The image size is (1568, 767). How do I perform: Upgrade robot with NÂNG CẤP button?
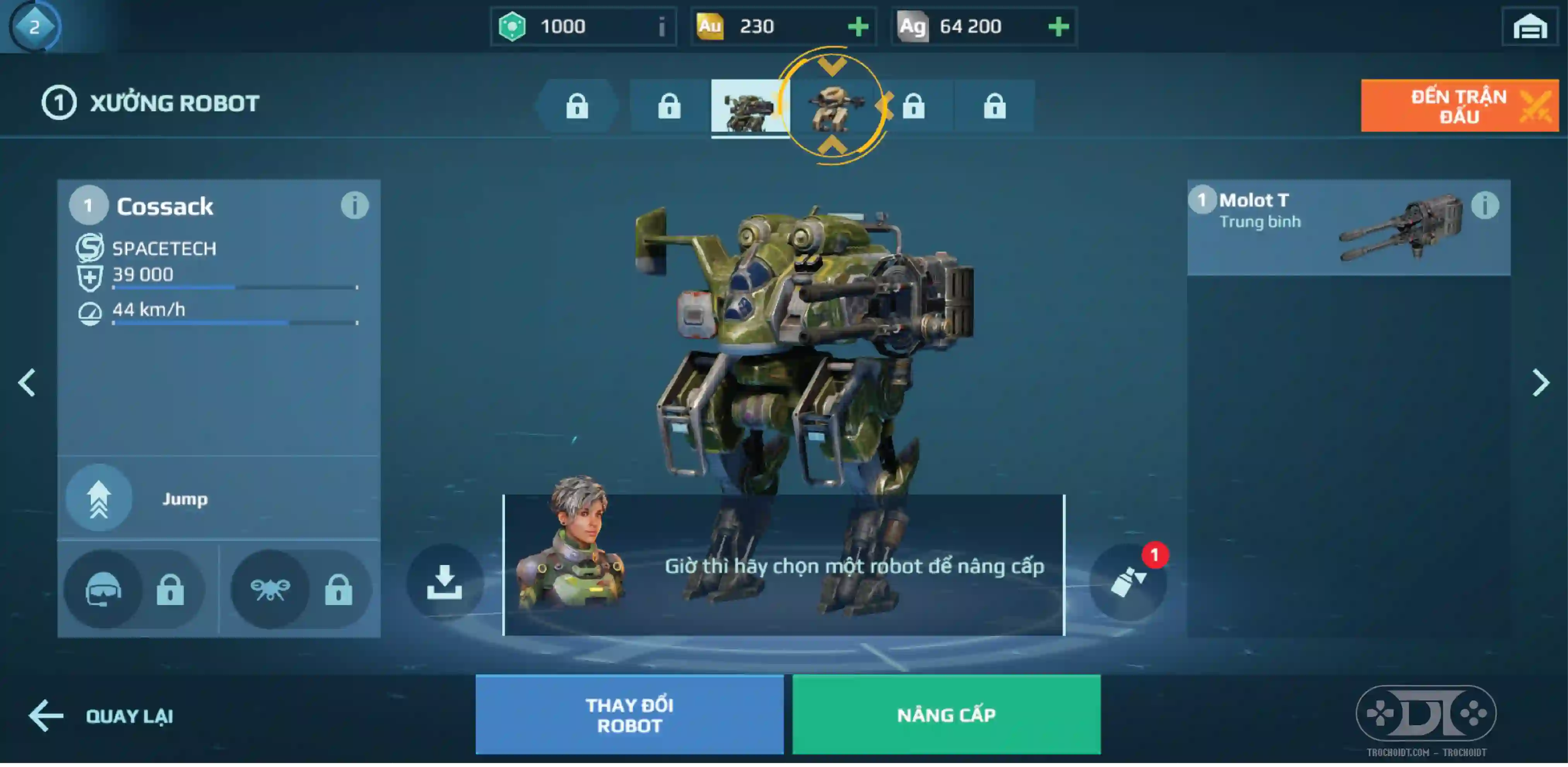pos(946,714)
